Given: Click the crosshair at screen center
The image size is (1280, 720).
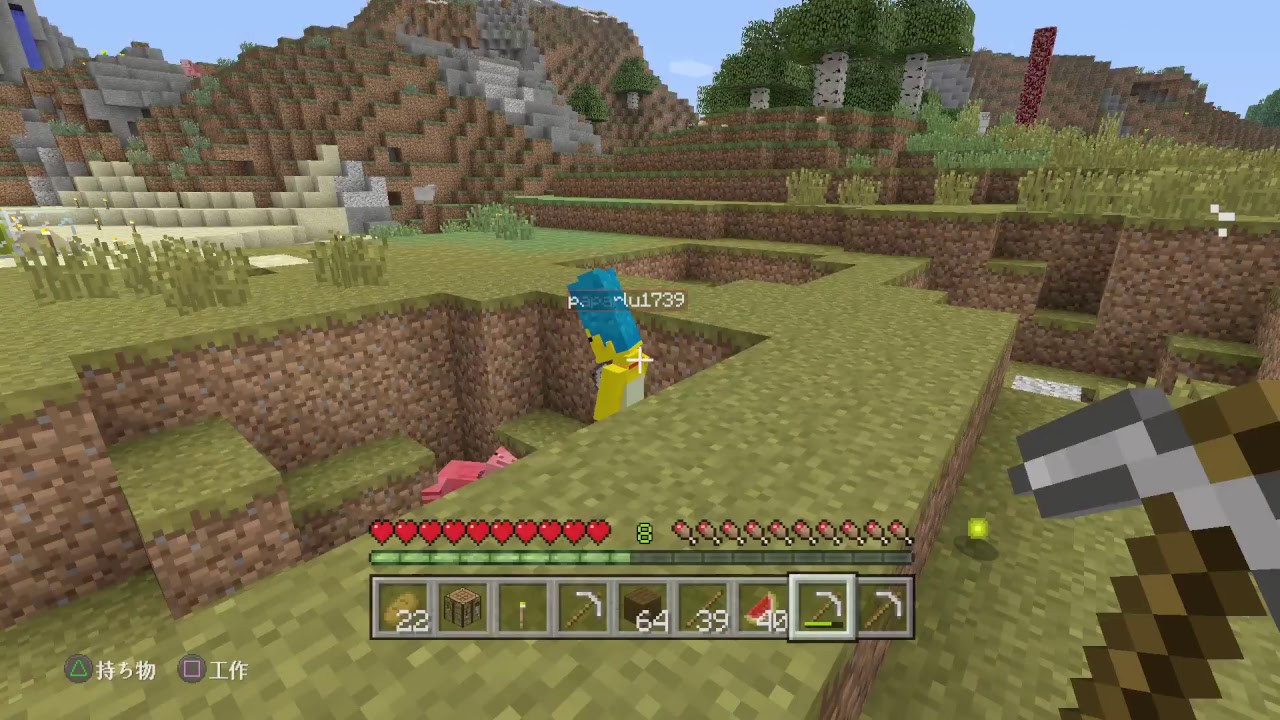Looking at the screenshot, I should (x=640, y=360).
